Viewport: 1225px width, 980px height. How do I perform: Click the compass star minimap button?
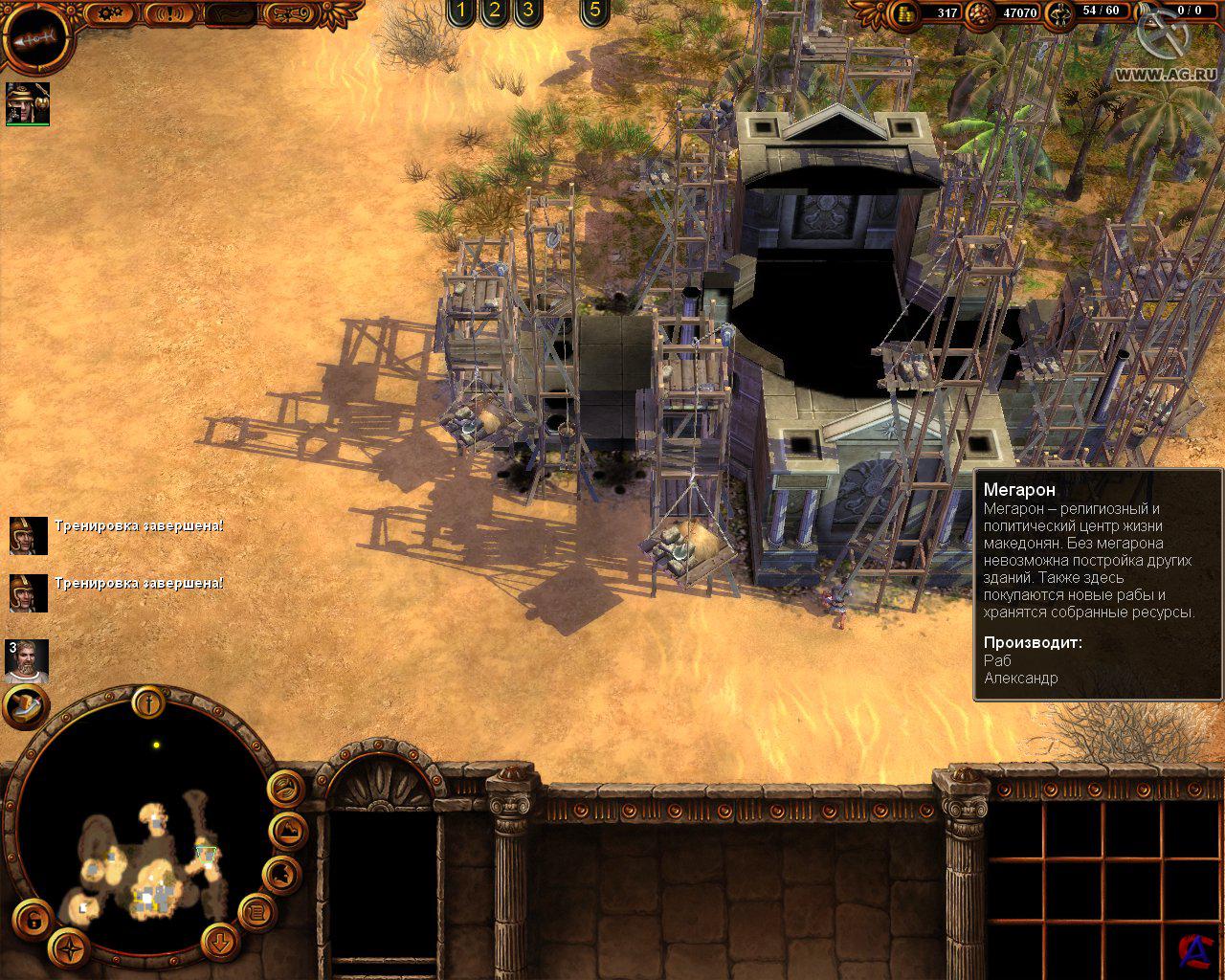[x=70, y=948]
